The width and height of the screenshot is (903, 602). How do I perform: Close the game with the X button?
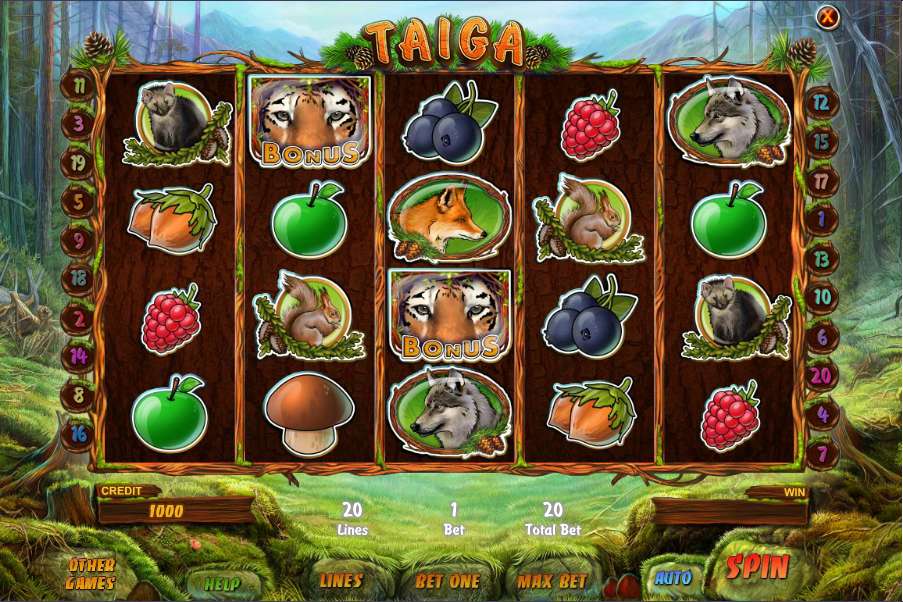pos(827,17)
